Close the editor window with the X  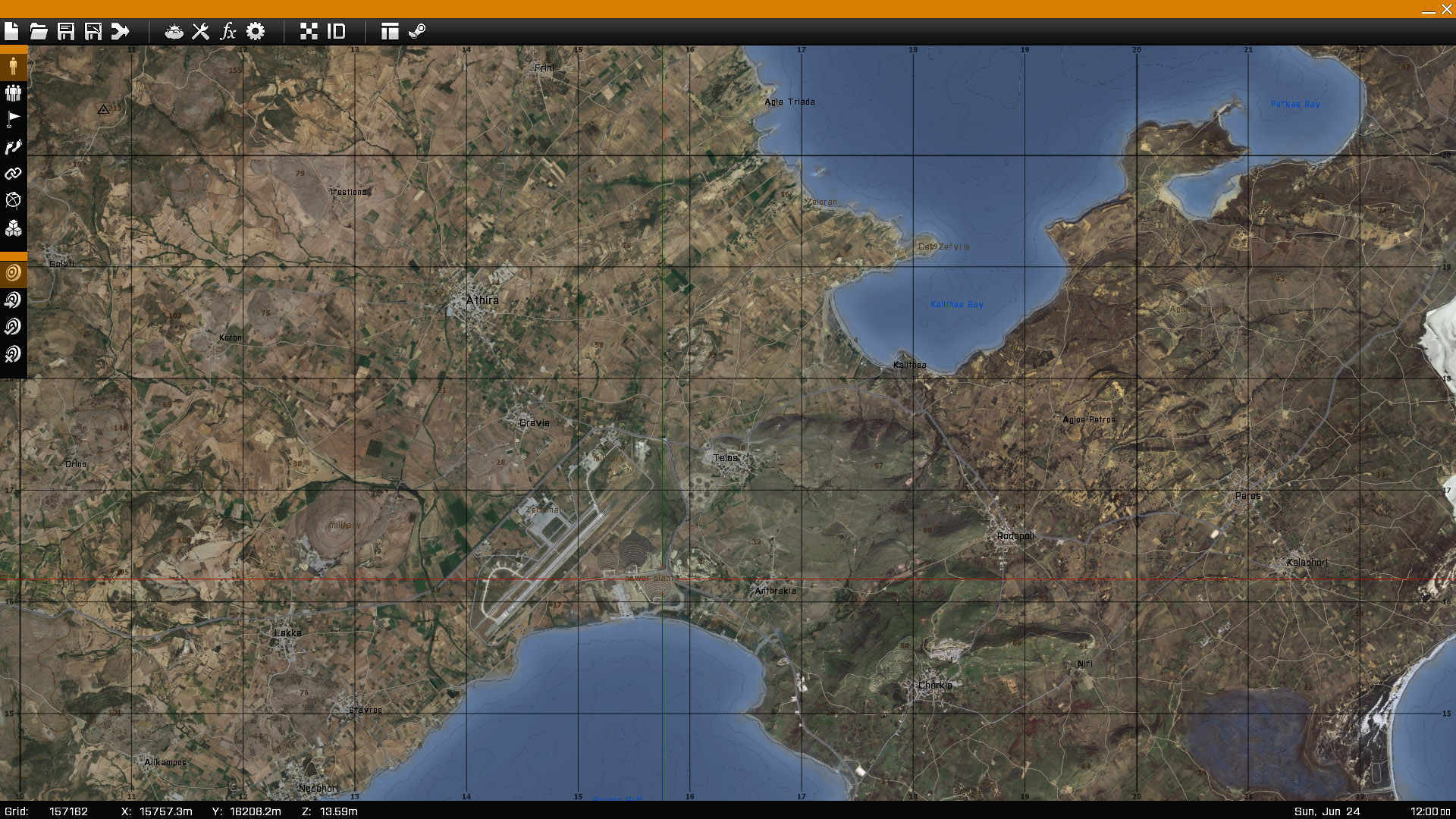click(1446, 9)
